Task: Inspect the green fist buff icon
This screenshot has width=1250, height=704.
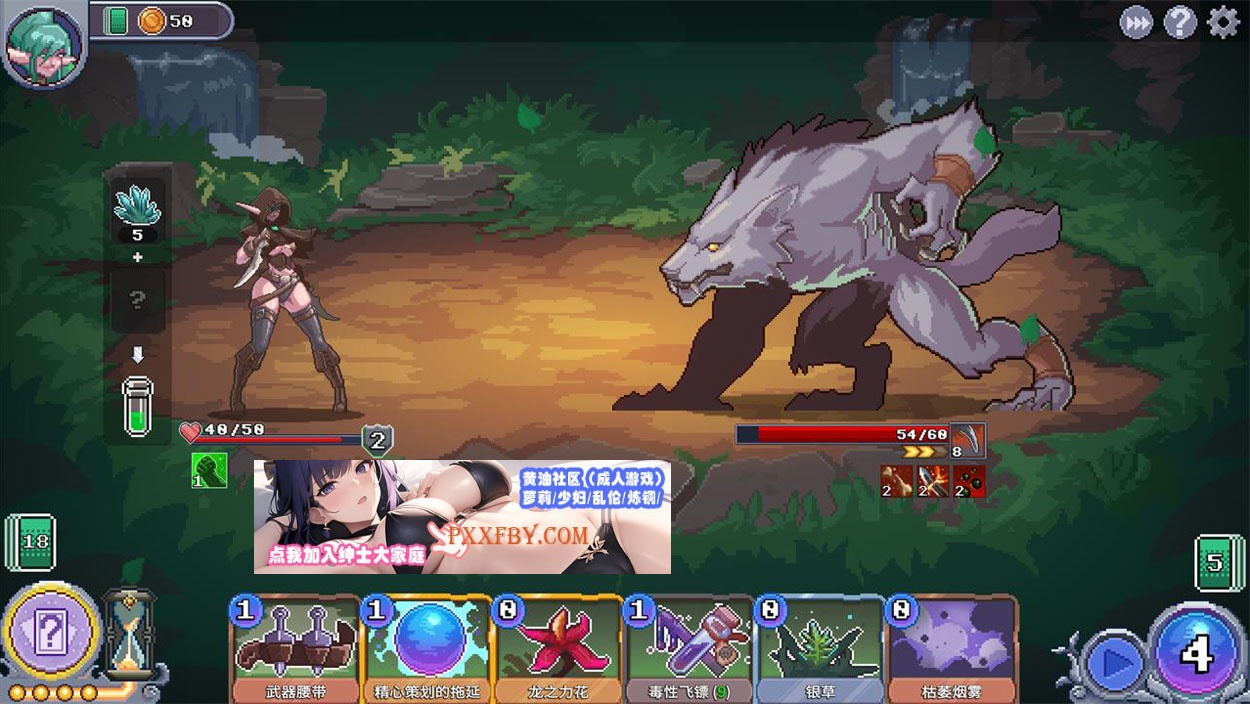Action: [209, 470]
